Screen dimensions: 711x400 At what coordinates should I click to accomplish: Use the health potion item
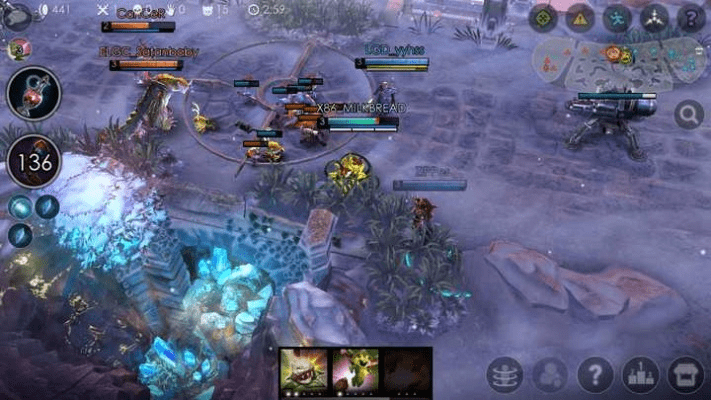pyautogui.click(x=33, y=94)
